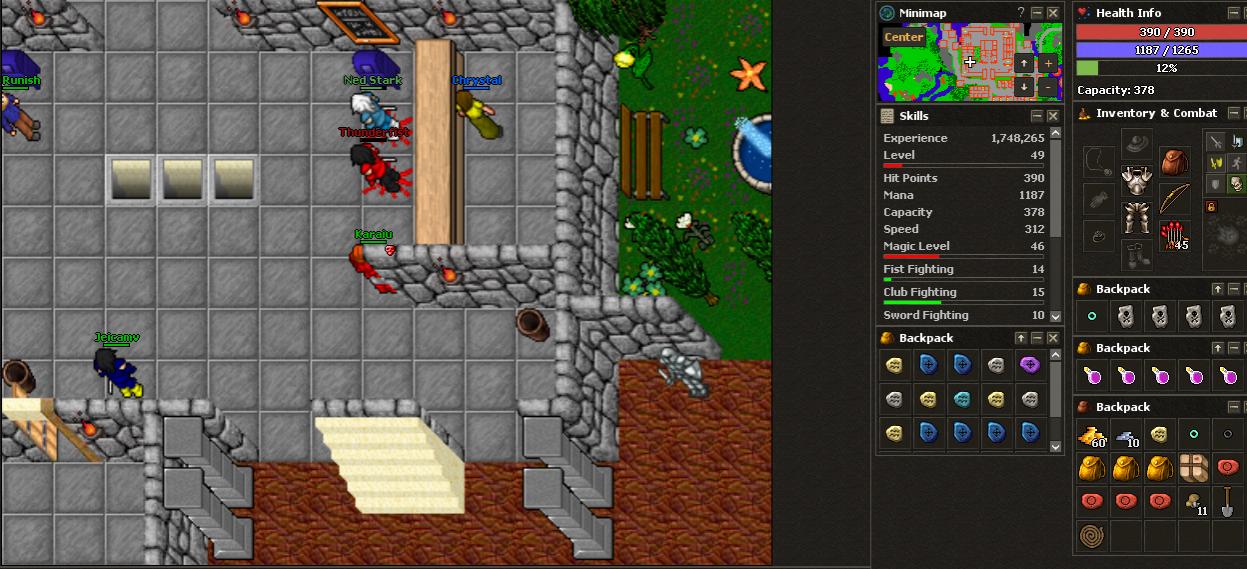The image size is (1247, 569).
Task: Select the coiled rope item
Action: [1090, 536]
